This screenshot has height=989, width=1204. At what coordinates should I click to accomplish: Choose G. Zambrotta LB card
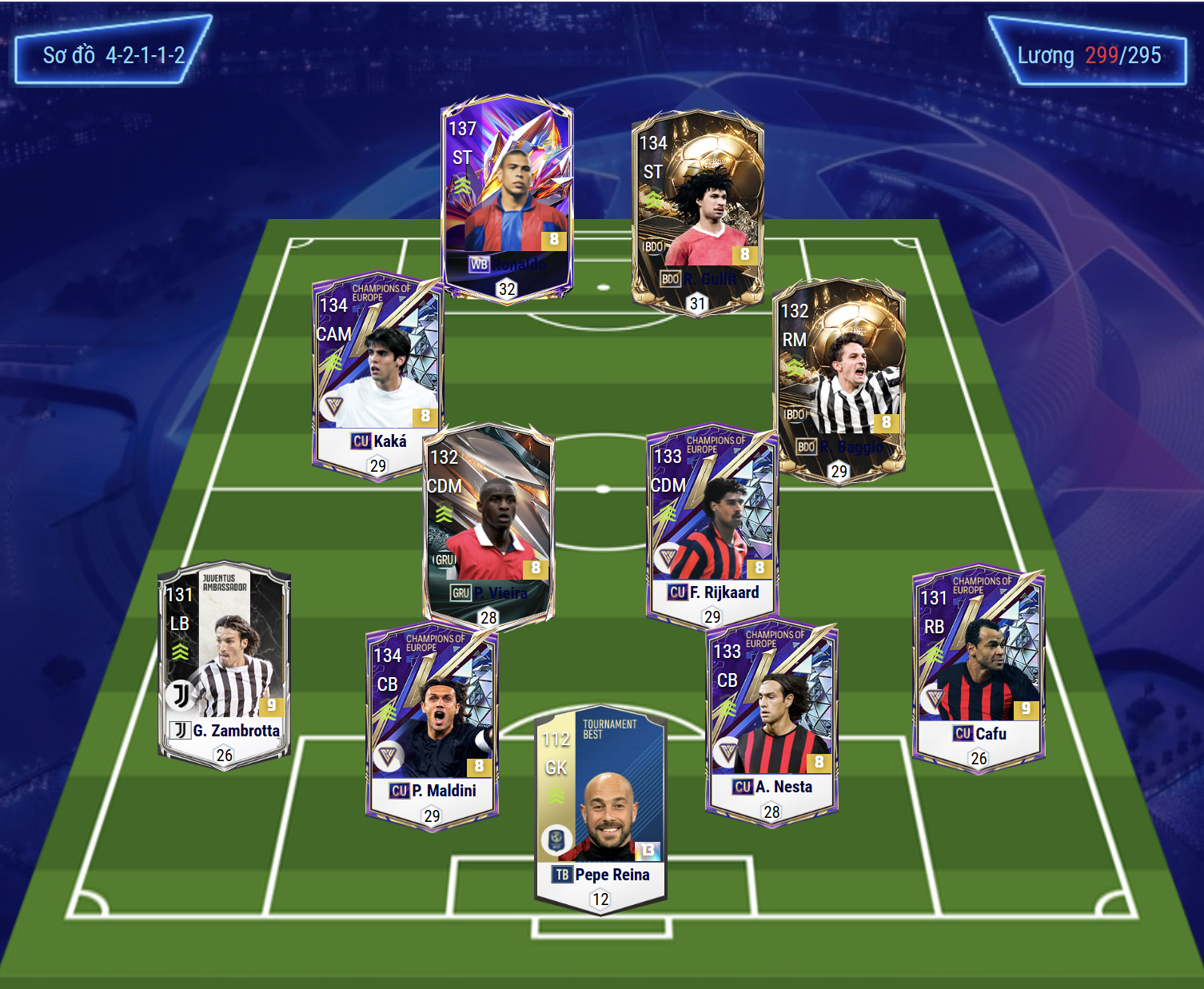pyautogui.click(x=225, y=665)
